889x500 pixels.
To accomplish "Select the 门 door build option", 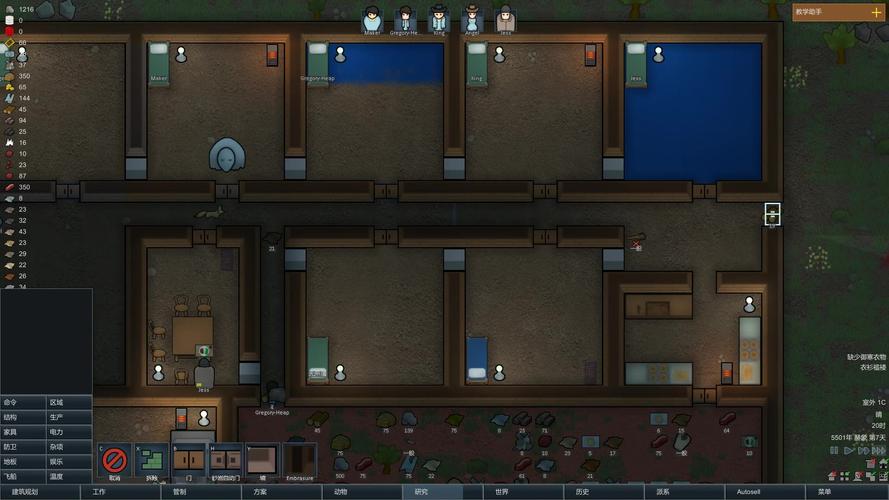I will tap(189, 461).
